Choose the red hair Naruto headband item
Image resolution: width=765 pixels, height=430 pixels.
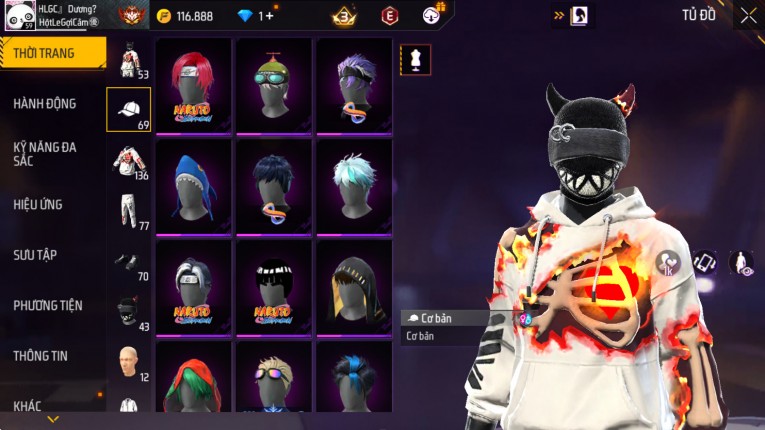pos(194,85)
